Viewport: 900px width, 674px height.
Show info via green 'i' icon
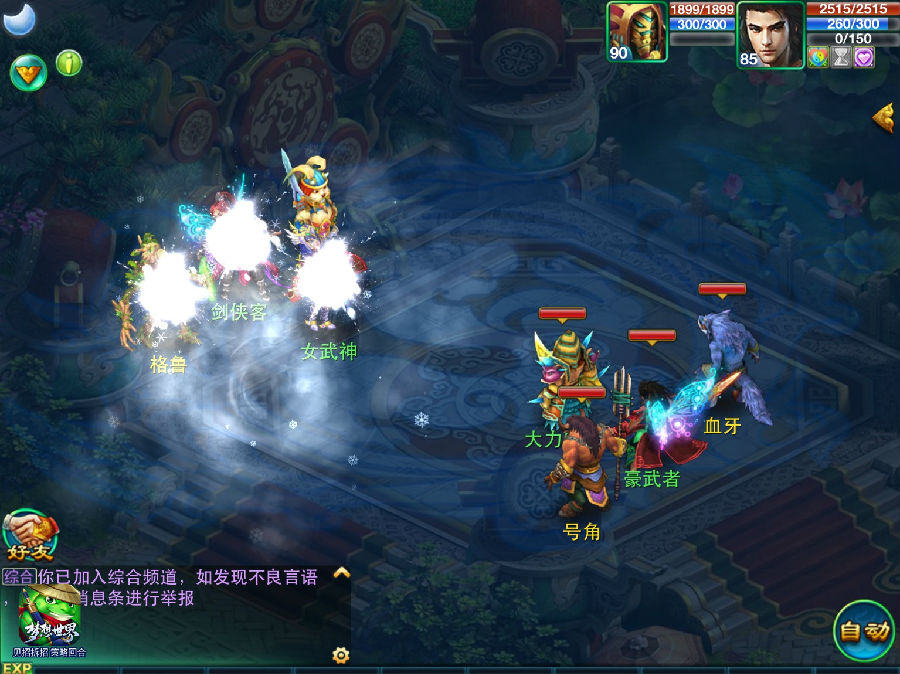click(x=68, y=63)
